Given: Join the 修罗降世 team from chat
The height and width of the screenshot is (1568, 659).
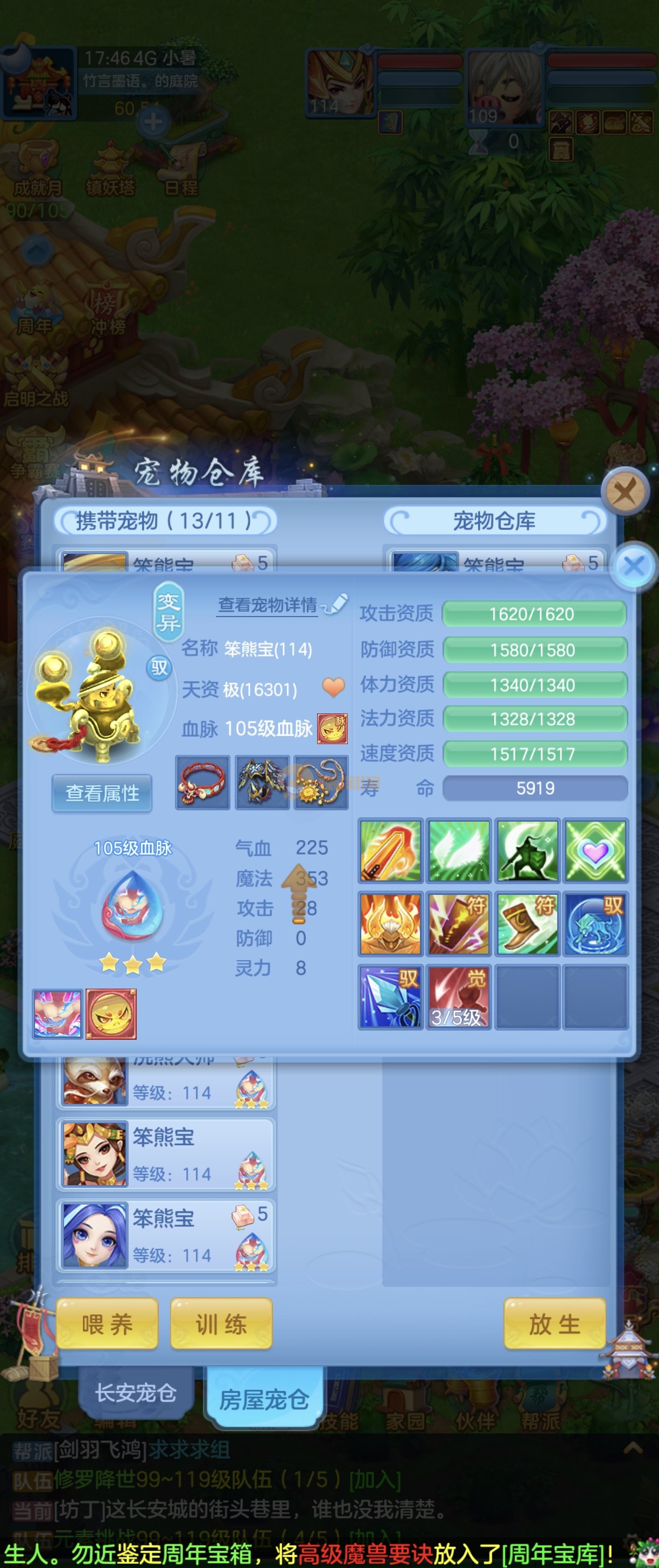Looking at the screenshot, I should [375, 1480].
